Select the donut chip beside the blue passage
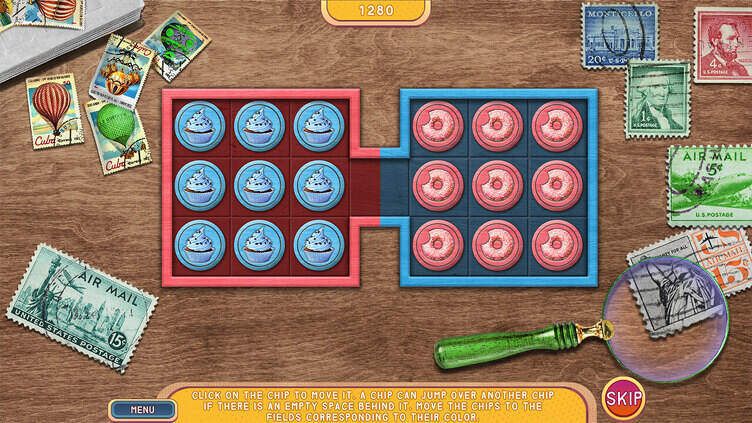 [438, 186]
